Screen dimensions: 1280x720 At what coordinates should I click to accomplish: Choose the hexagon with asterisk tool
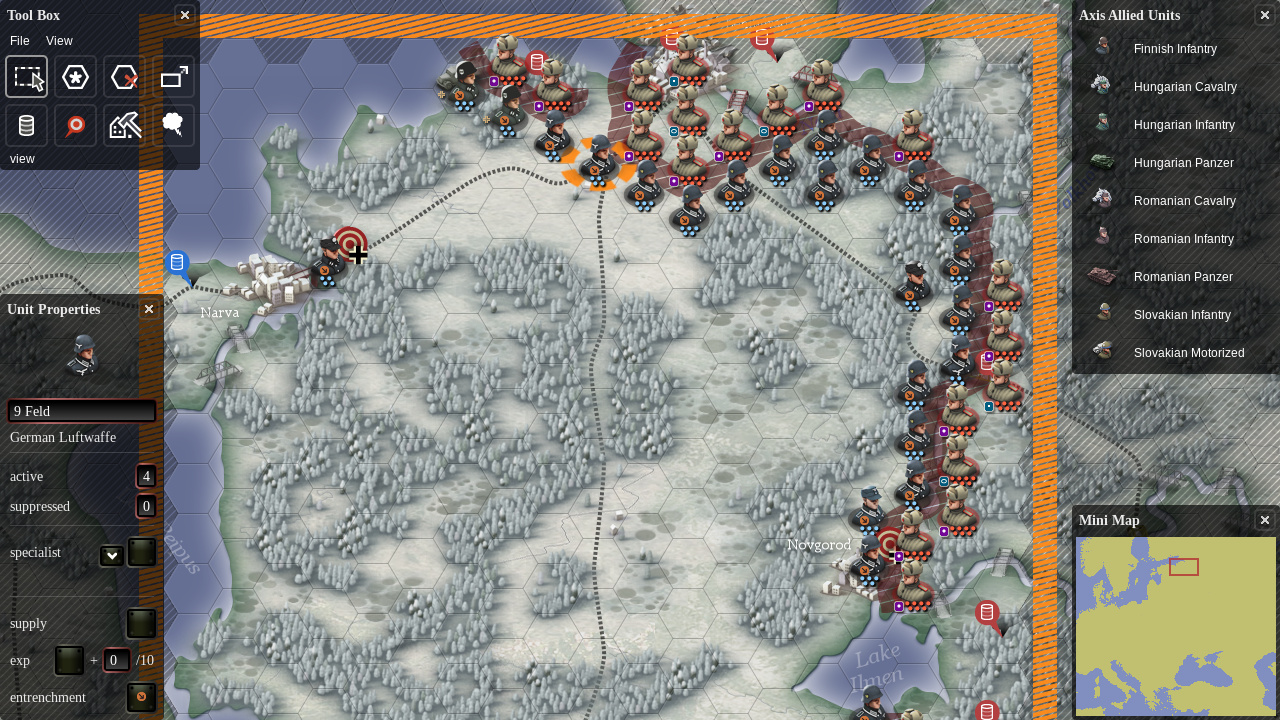[x=76, y=77]
